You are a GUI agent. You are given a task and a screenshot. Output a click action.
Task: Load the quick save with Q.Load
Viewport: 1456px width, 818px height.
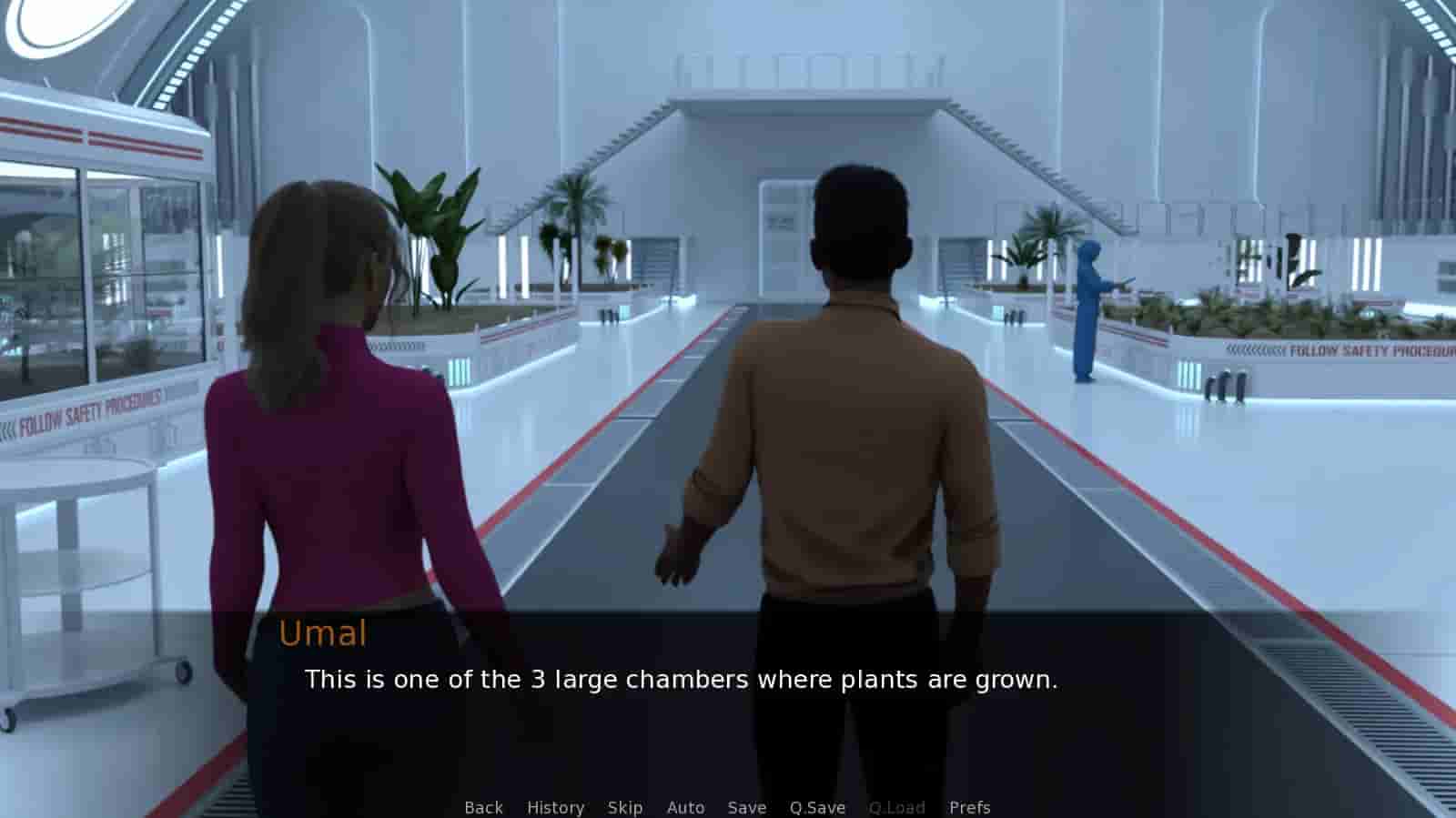[x=897, y=807]
